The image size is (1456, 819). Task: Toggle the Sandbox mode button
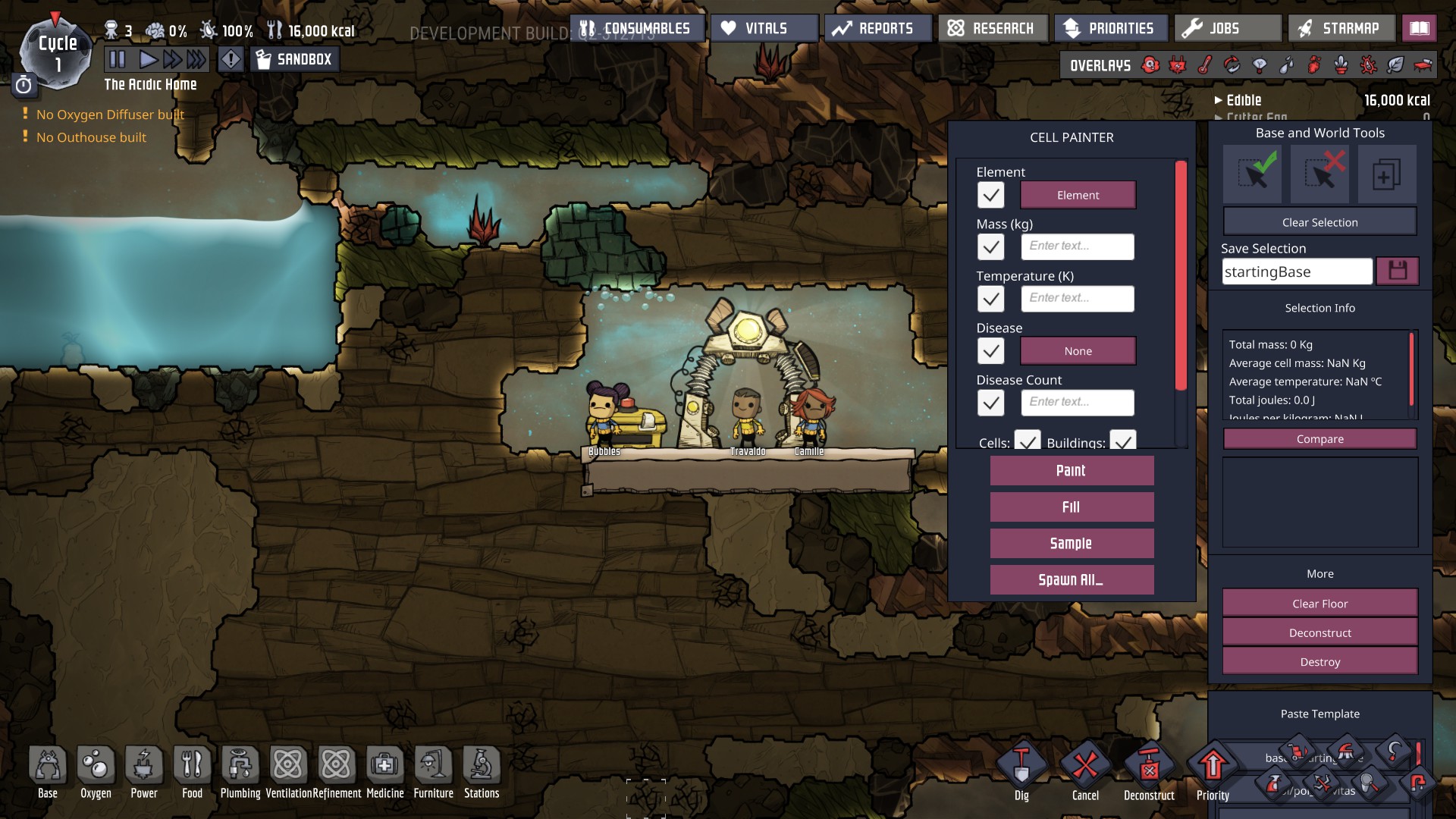[x=295, y=59]
